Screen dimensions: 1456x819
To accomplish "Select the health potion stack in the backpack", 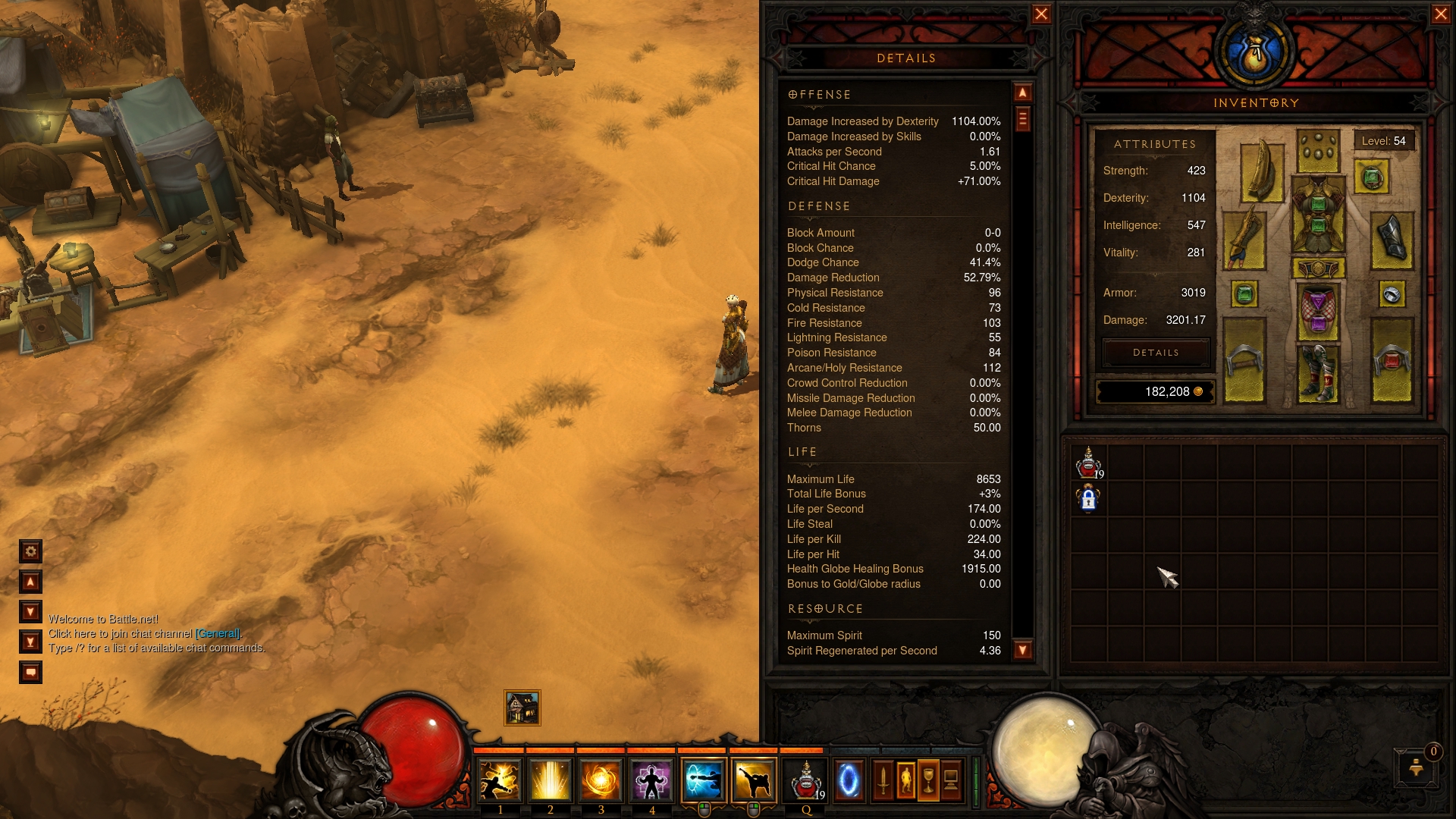I will [1089, 463].
